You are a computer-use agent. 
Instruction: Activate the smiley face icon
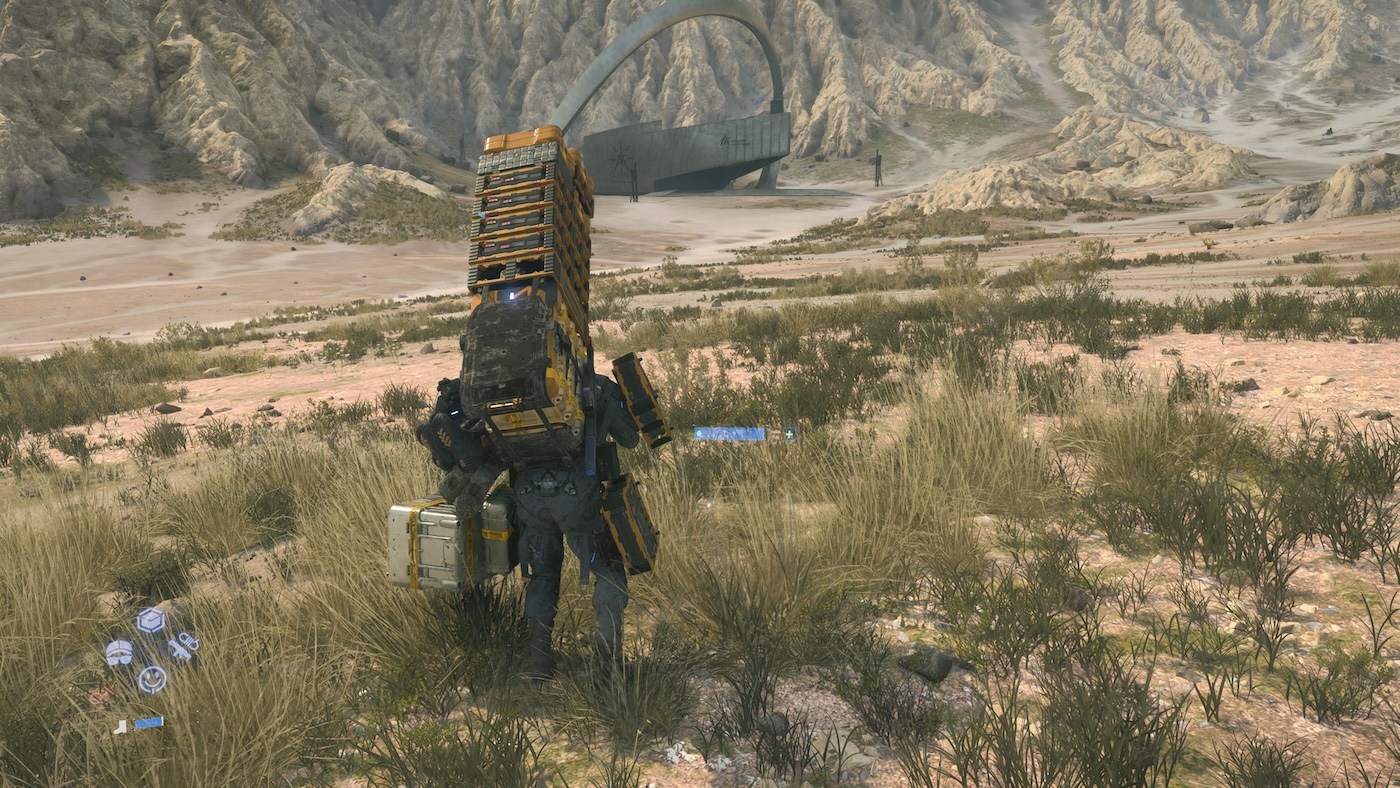click(x=152, y=680)
